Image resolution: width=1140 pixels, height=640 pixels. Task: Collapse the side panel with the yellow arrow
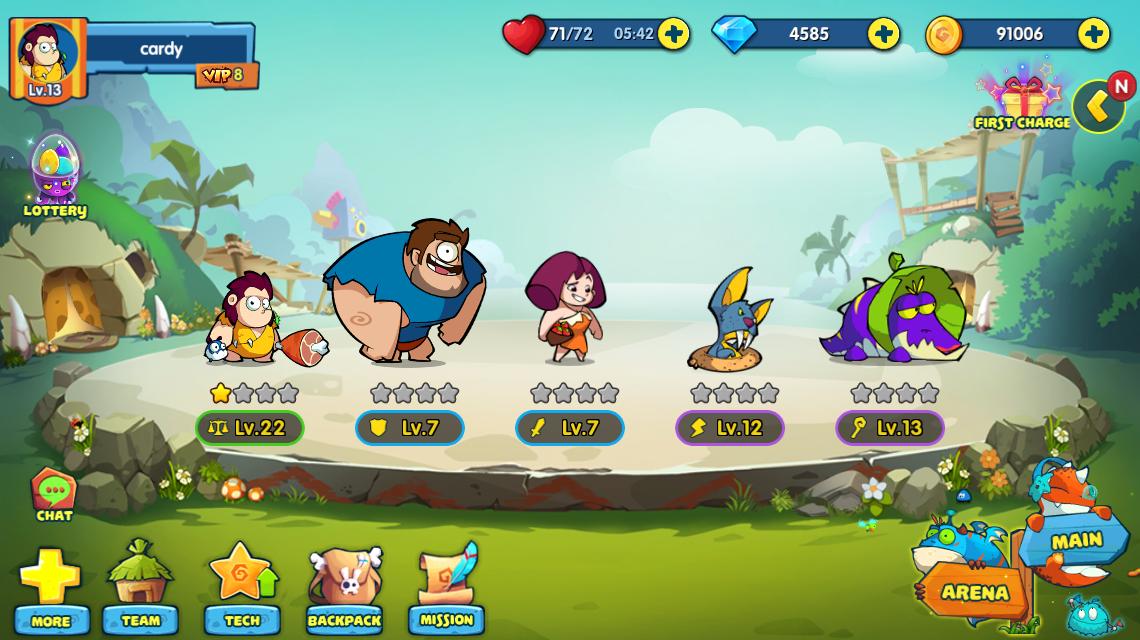(x=1097, y=106)
